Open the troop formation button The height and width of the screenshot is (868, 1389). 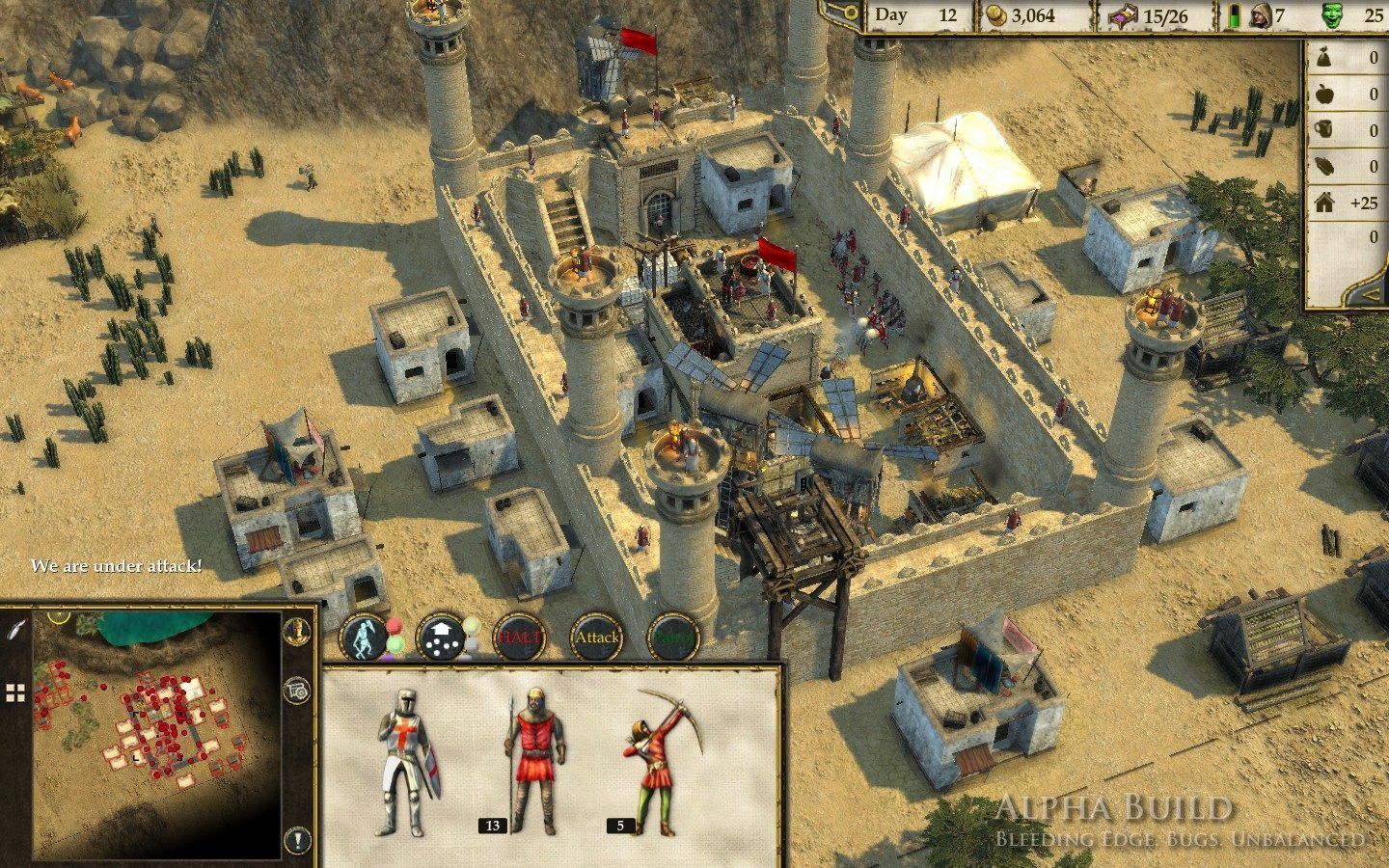[x=442, y=637]
